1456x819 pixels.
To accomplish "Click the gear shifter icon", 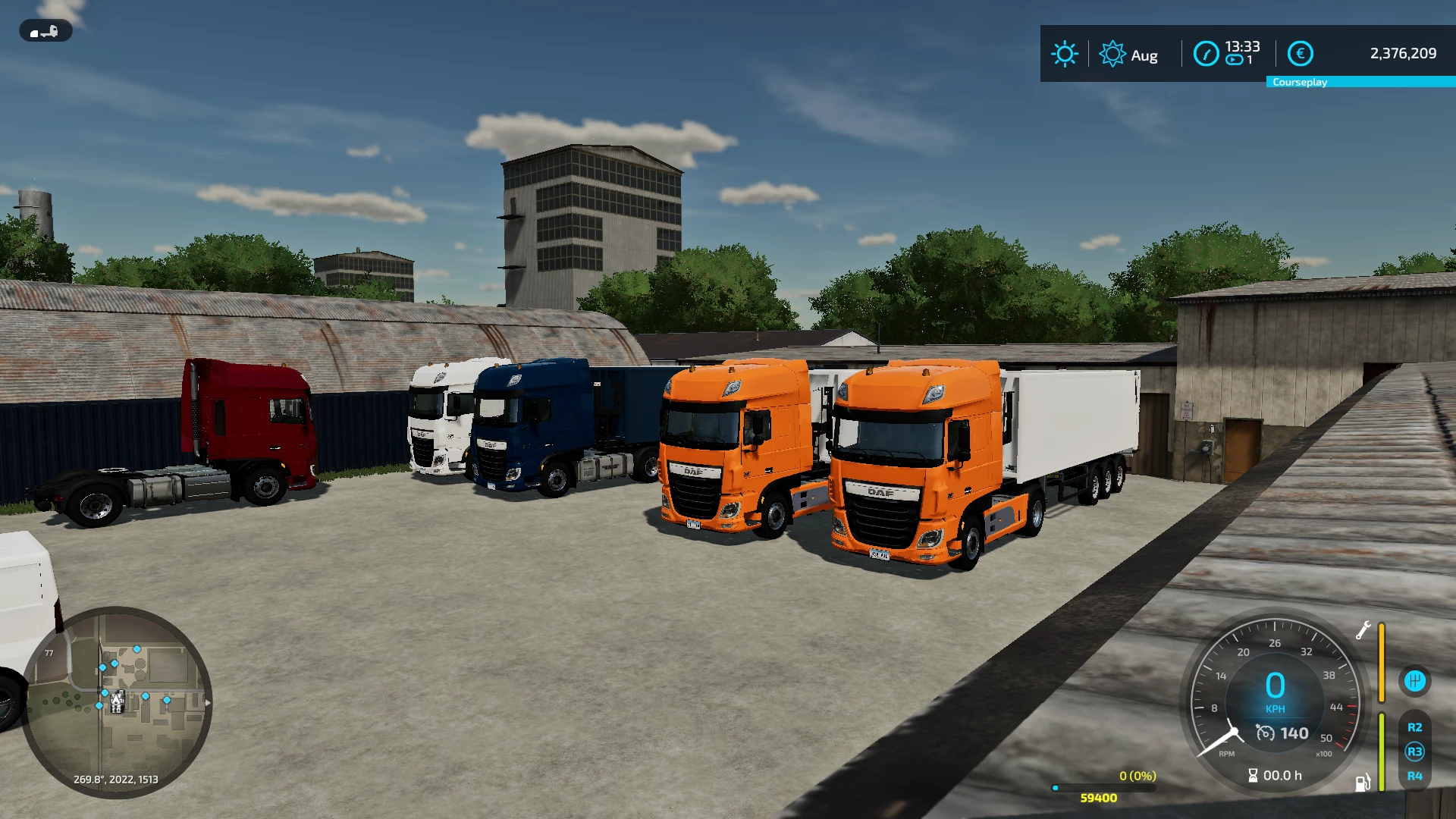I will coord(1414,680).
